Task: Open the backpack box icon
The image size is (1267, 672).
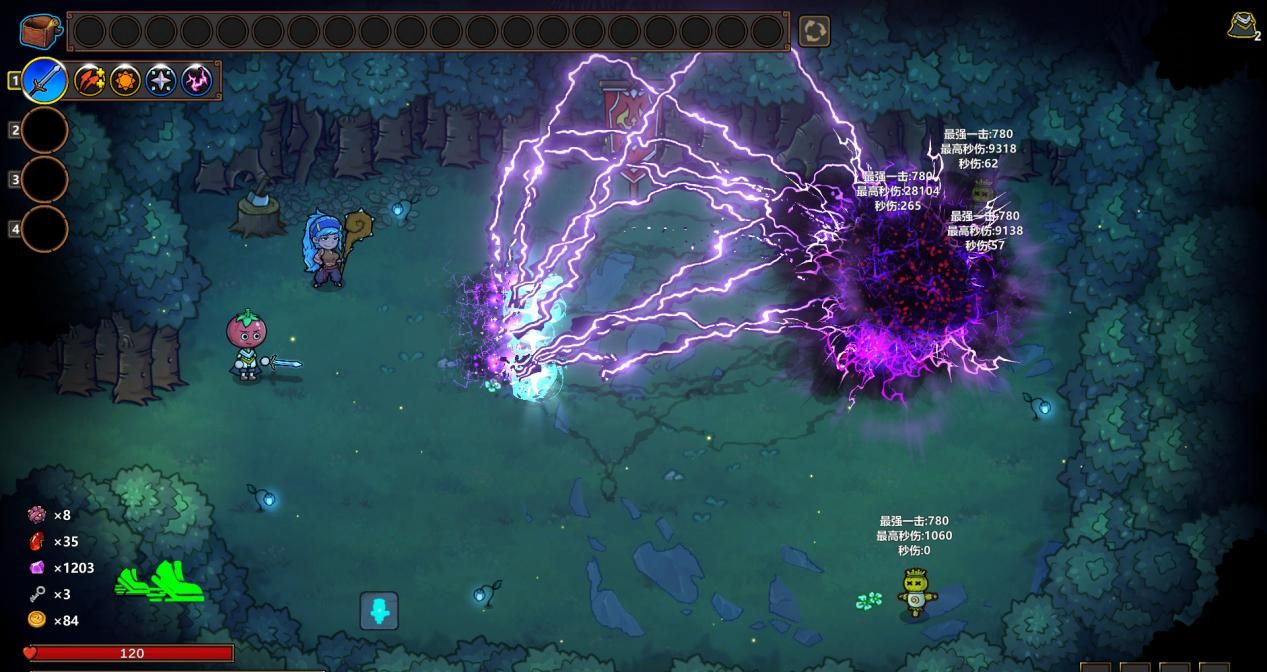Action: pyautogui.click(x=39, y=31)
